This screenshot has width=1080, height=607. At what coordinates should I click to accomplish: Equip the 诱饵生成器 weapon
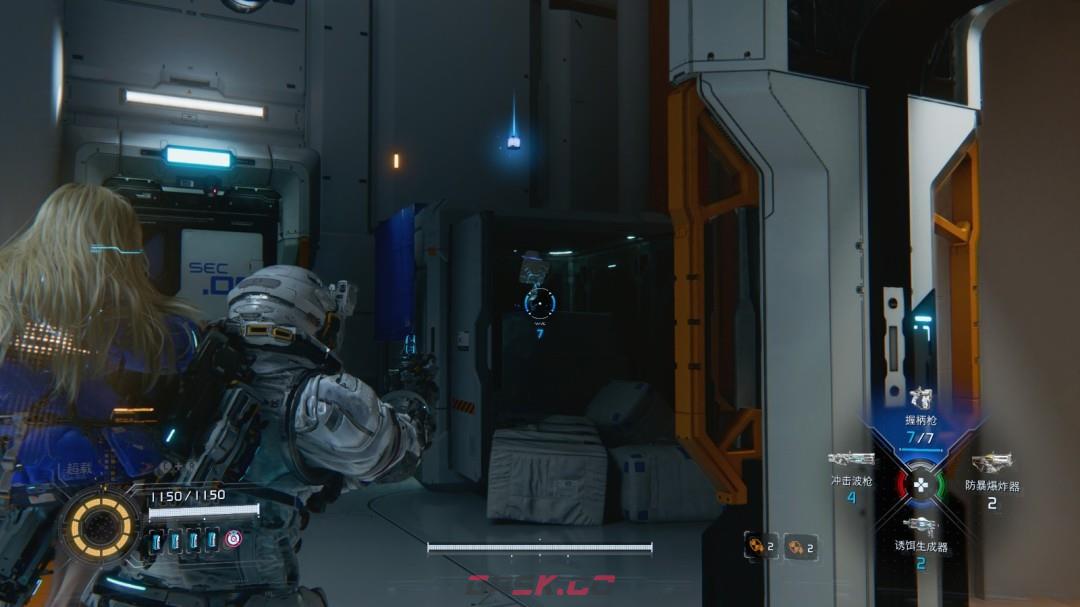(921, 526)
